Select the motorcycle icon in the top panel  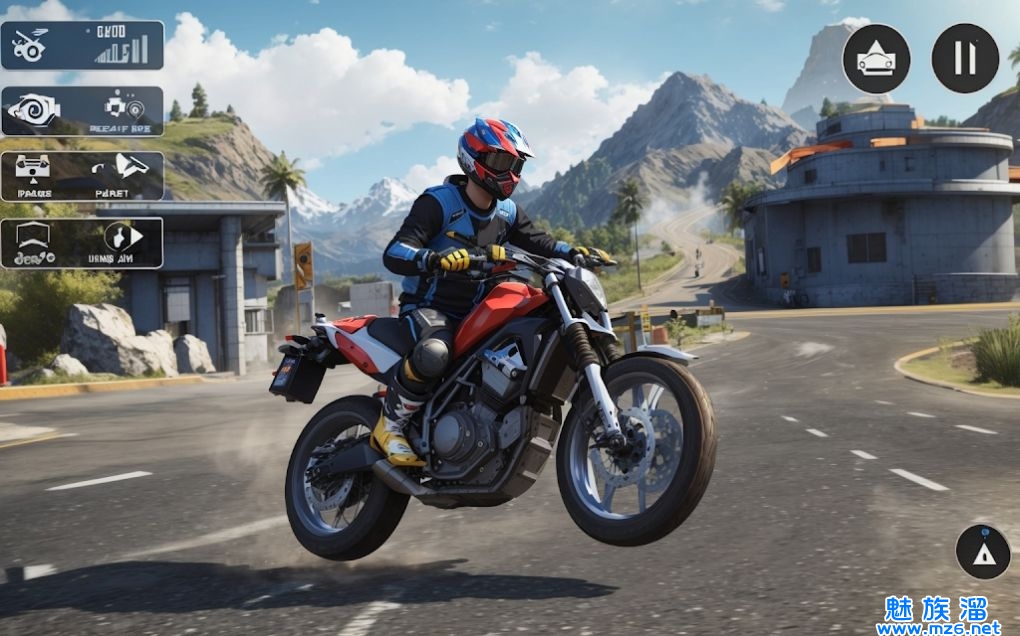tap(31, 45)
